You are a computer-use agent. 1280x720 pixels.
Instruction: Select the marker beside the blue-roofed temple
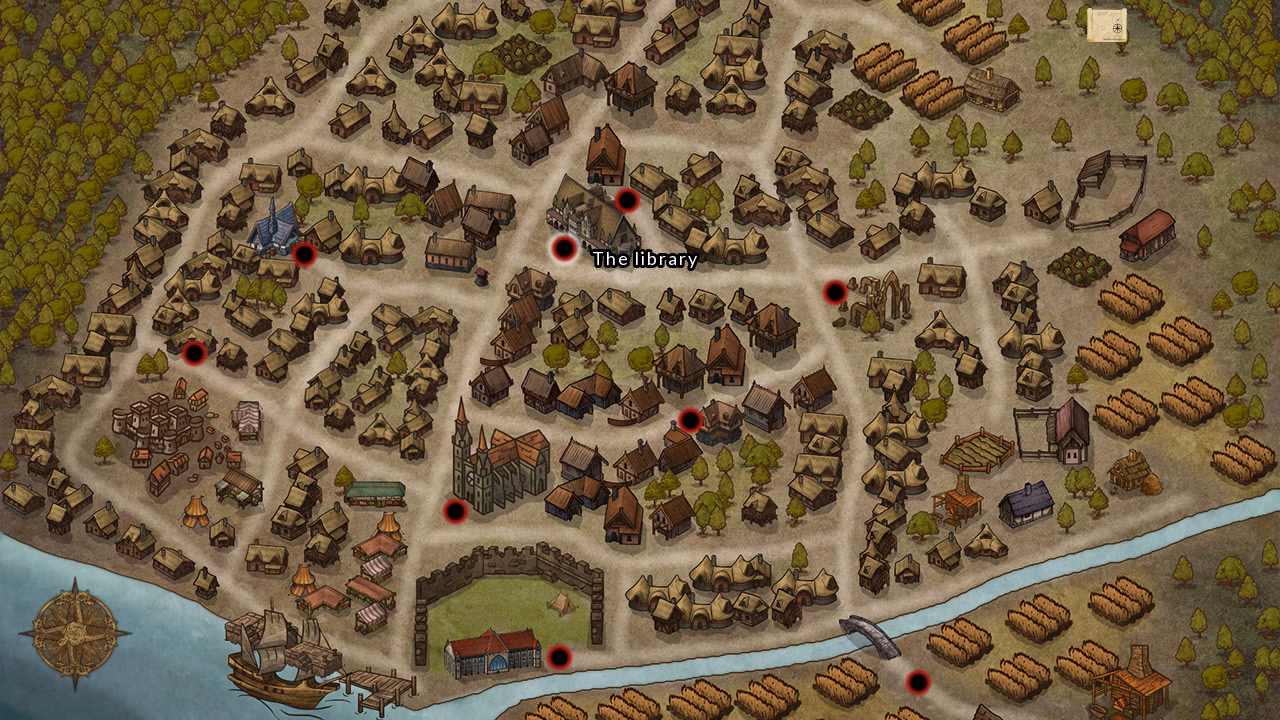coord(303,253)
